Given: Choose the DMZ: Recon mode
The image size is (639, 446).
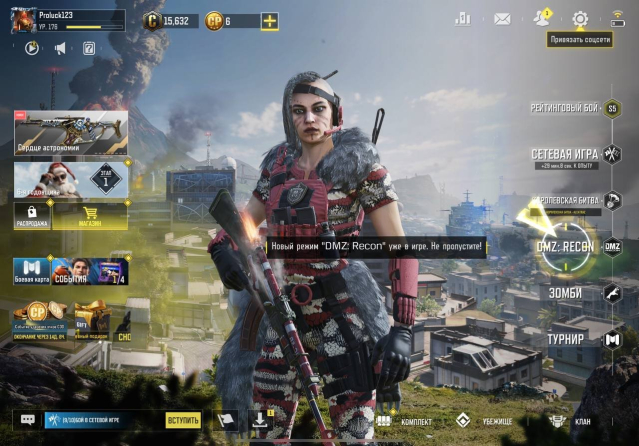Looking at the screenshot, I should [x=566, y=247].
